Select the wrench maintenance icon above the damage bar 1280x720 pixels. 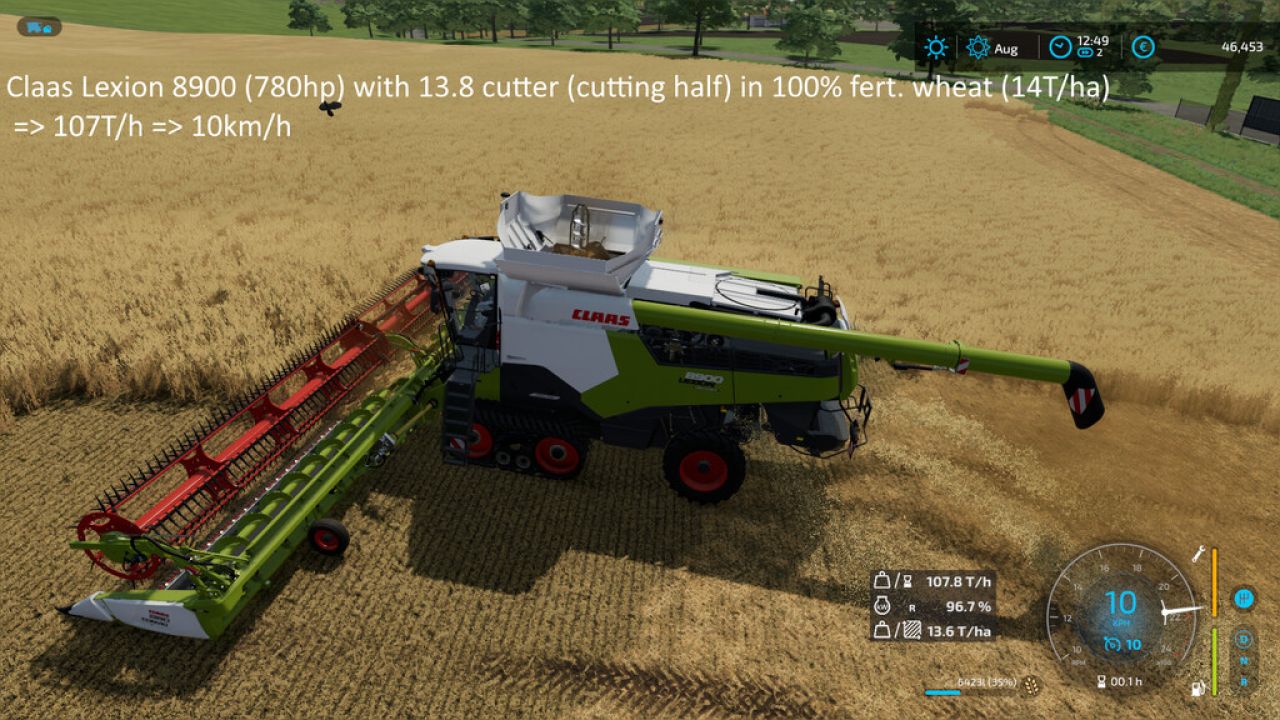click(x=1197, y=555)
